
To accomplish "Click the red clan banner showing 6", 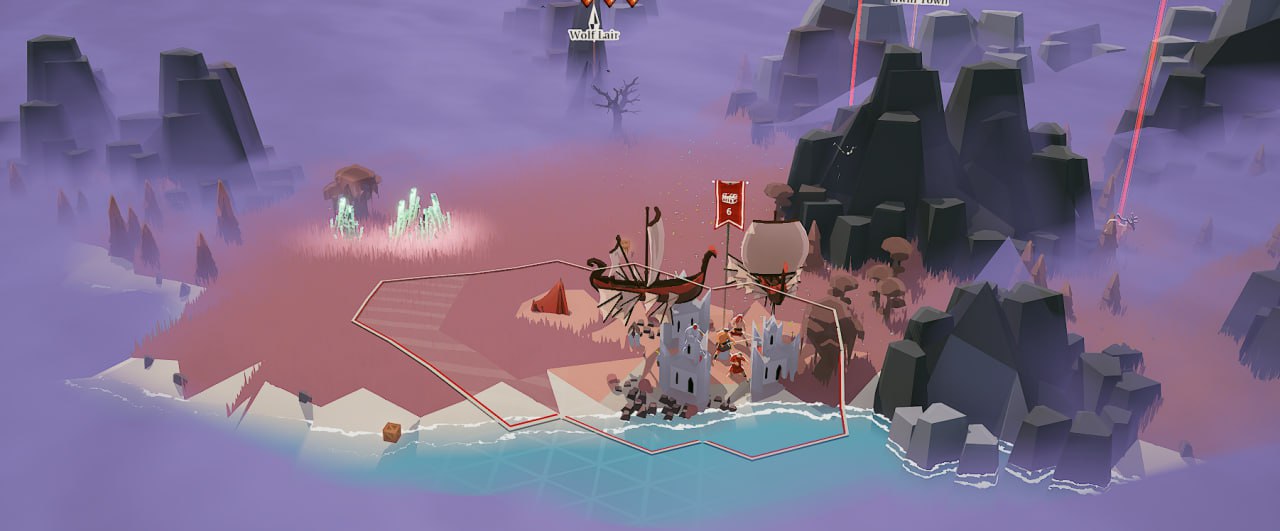I will coord(728,203).
